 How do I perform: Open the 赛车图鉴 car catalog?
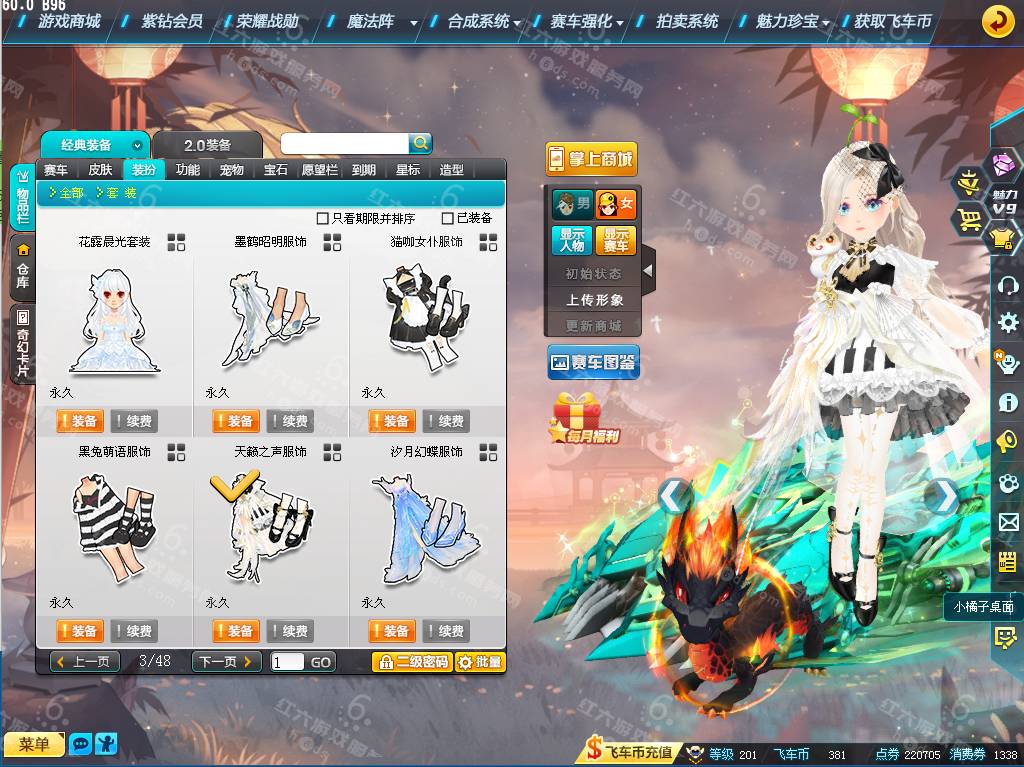coord(594,362)
